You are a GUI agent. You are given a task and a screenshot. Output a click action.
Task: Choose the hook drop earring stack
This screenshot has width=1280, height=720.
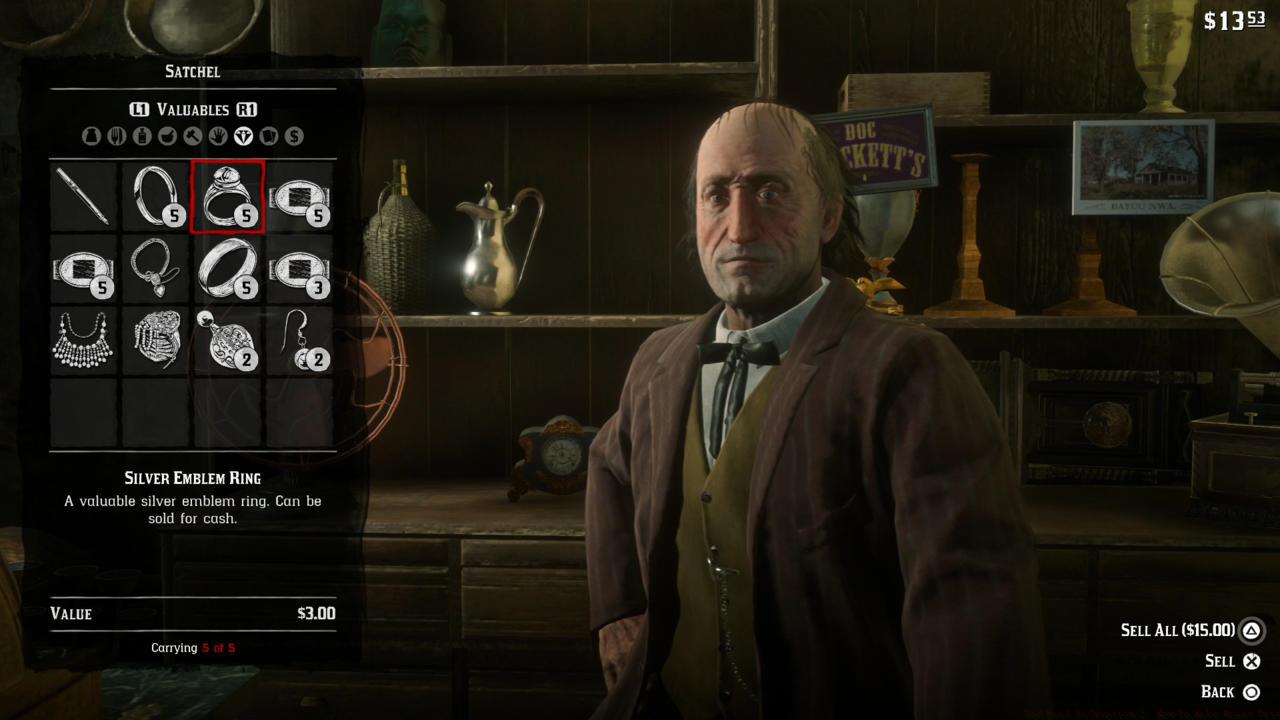pyautogui.click(x=300, y=341)
